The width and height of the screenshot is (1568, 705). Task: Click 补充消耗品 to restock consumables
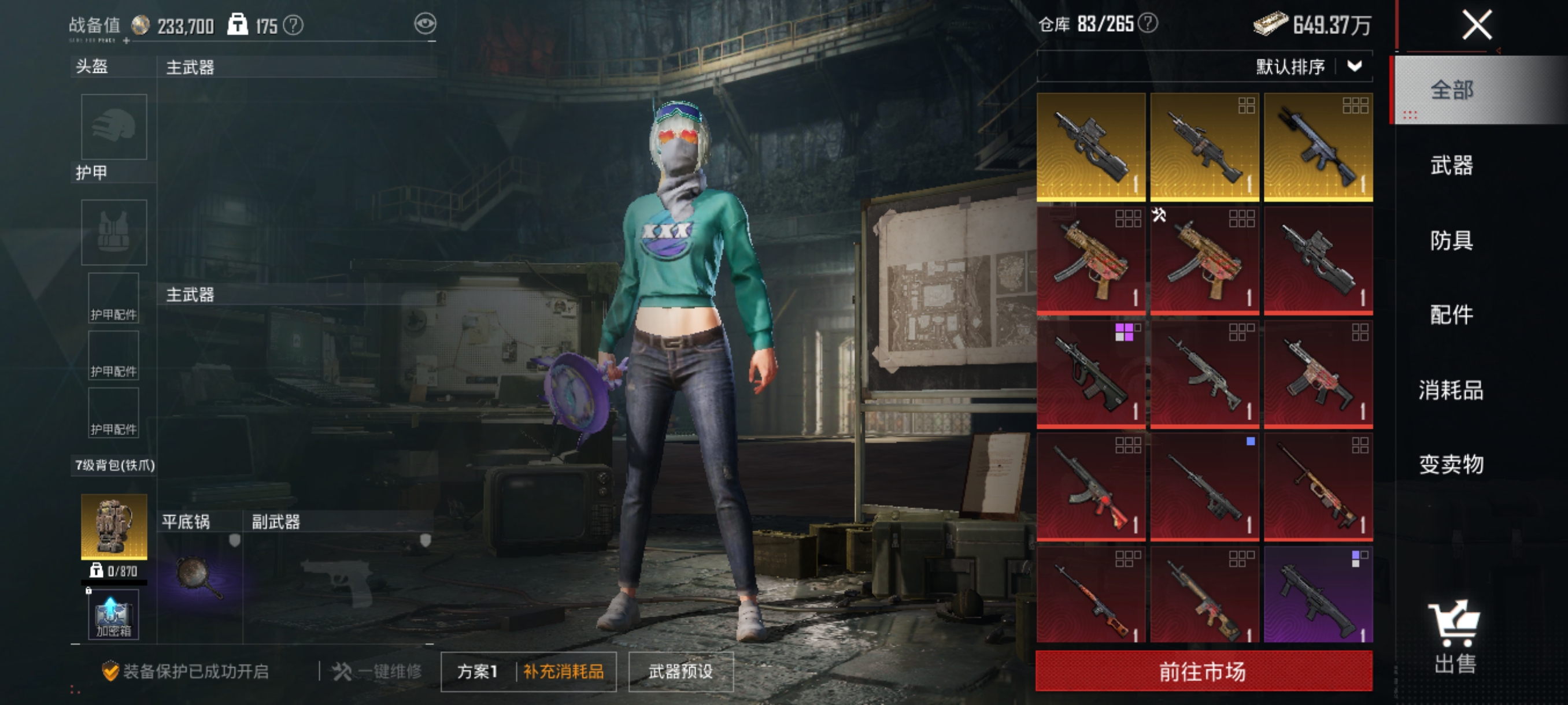pyautogui.click(x=564, y=671)
